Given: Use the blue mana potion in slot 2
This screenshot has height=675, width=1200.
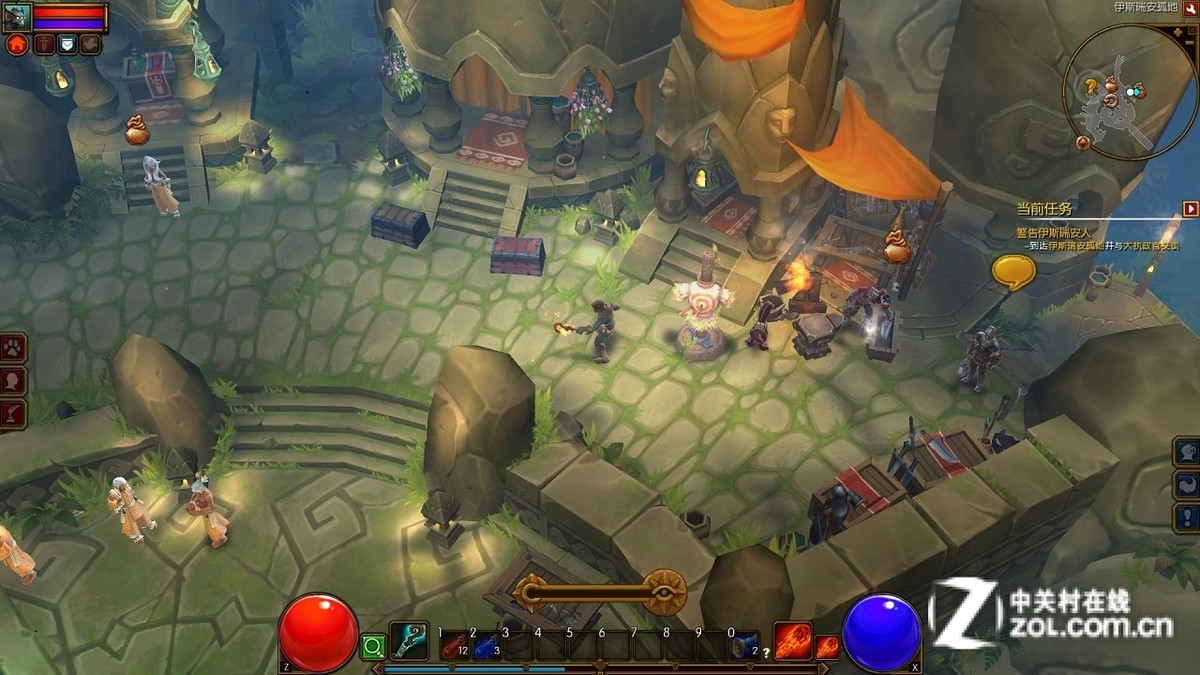Looking at the screenshot, I should point(484,647).
